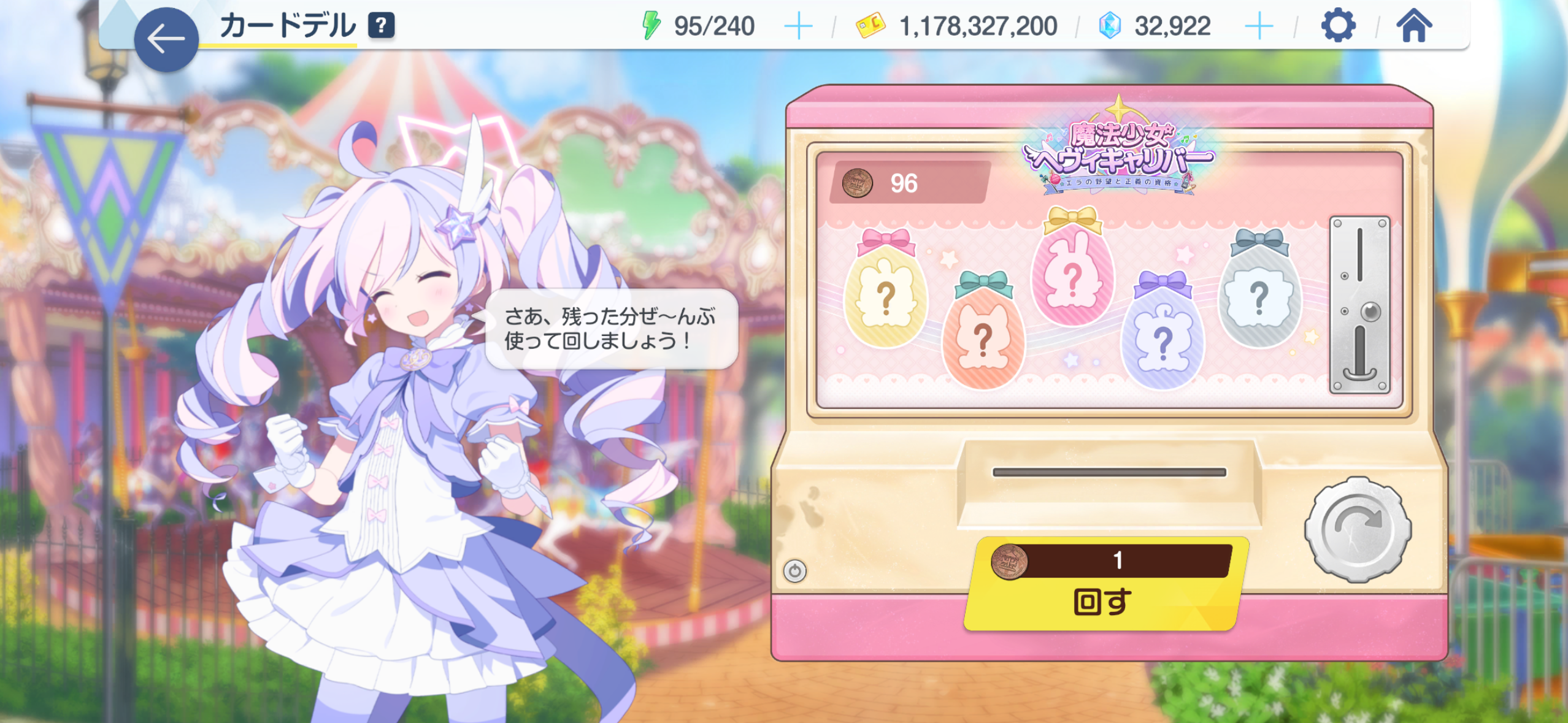The width and height of the screenshot is (1568, 723).
Task: Open the gear settings menu
Action: click(1338, 26)
